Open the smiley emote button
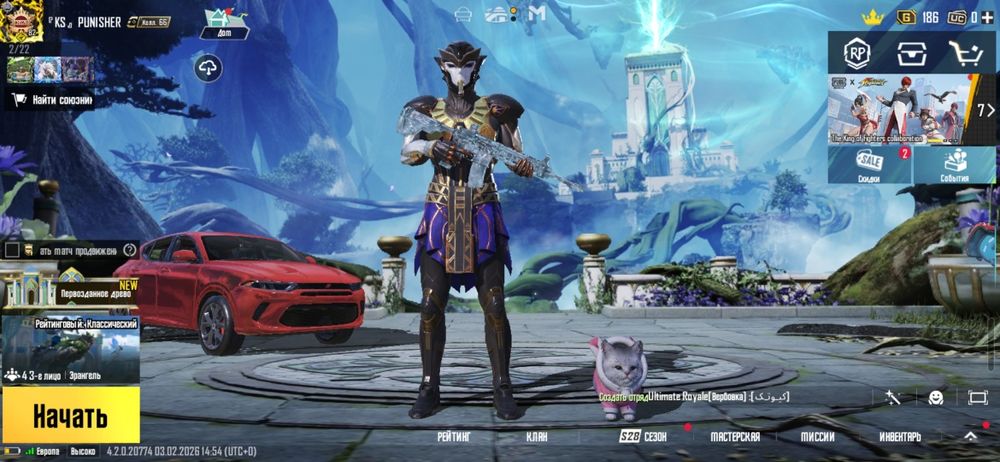 tap(935, 398)
